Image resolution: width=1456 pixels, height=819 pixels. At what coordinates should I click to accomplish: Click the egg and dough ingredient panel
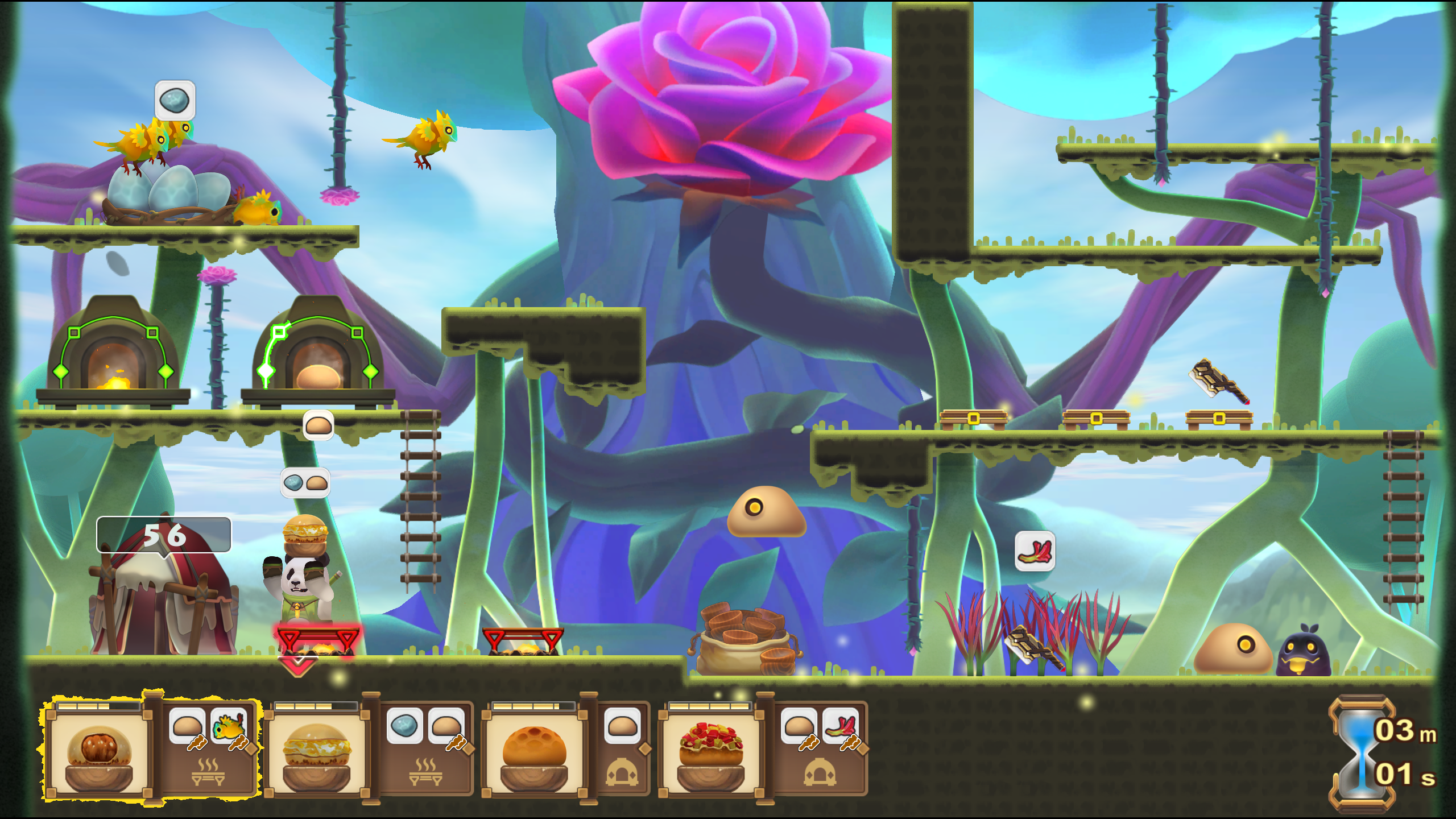pos(425,748)
